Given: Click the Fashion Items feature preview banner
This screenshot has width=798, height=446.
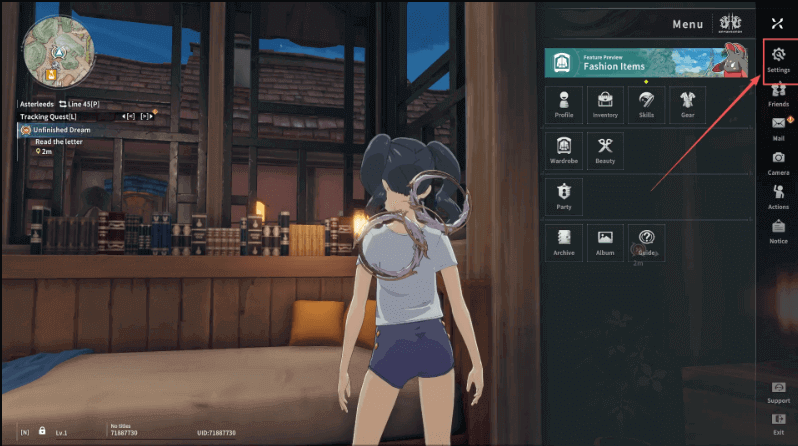Looking at the screenshot, I should pos(647,62).
